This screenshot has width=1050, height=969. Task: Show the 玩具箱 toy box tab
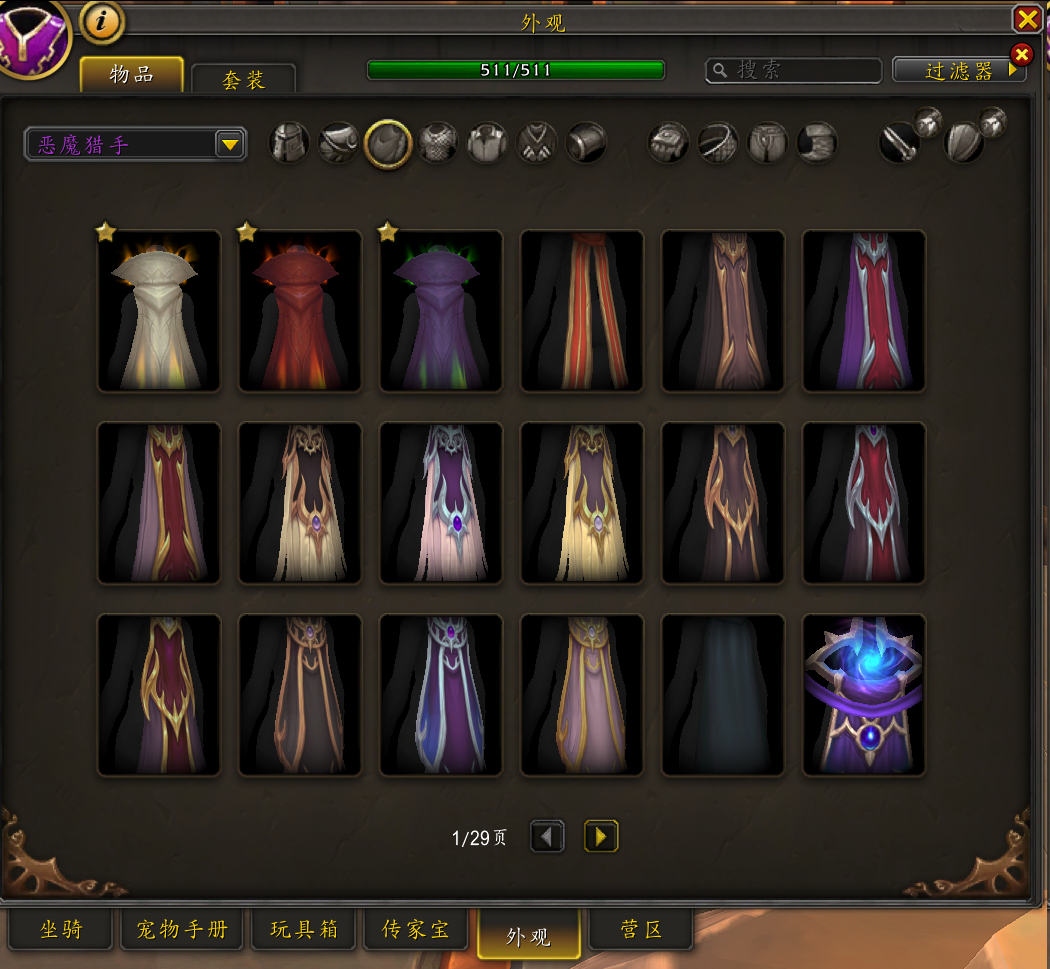click(304, 930)
